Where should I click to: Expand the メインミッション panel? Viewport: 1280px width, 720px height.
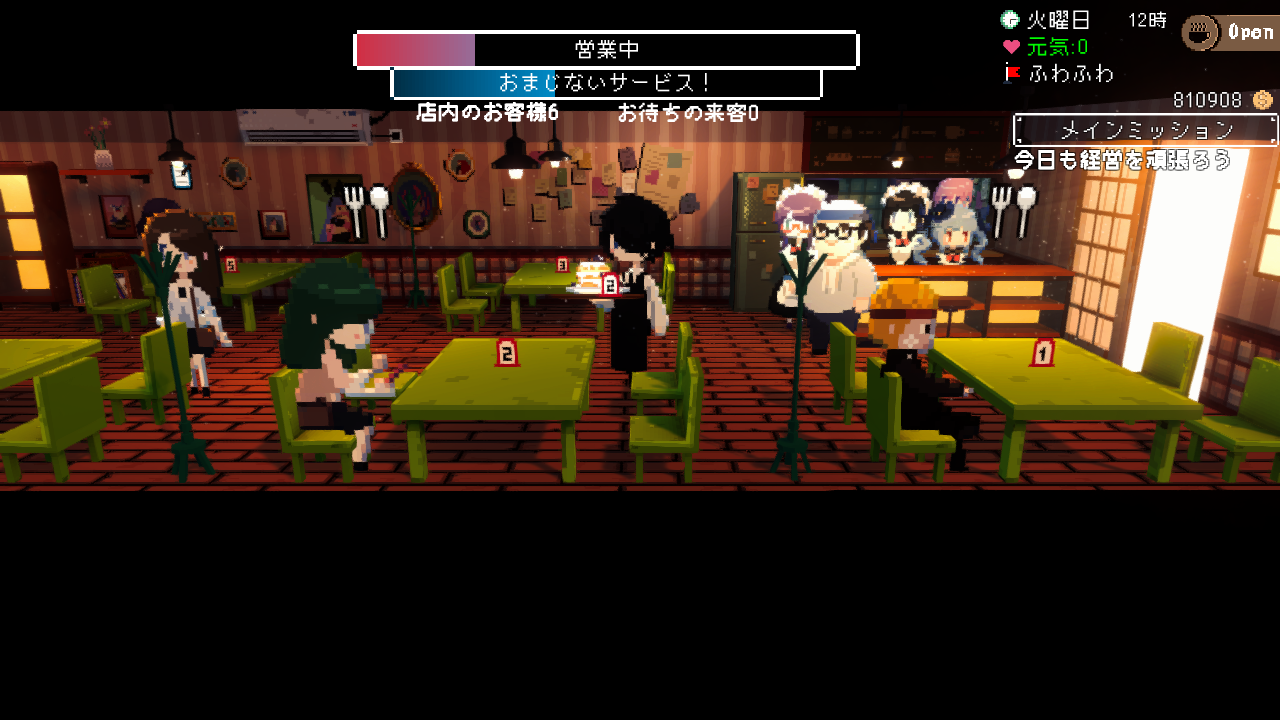coord(1146,129)
